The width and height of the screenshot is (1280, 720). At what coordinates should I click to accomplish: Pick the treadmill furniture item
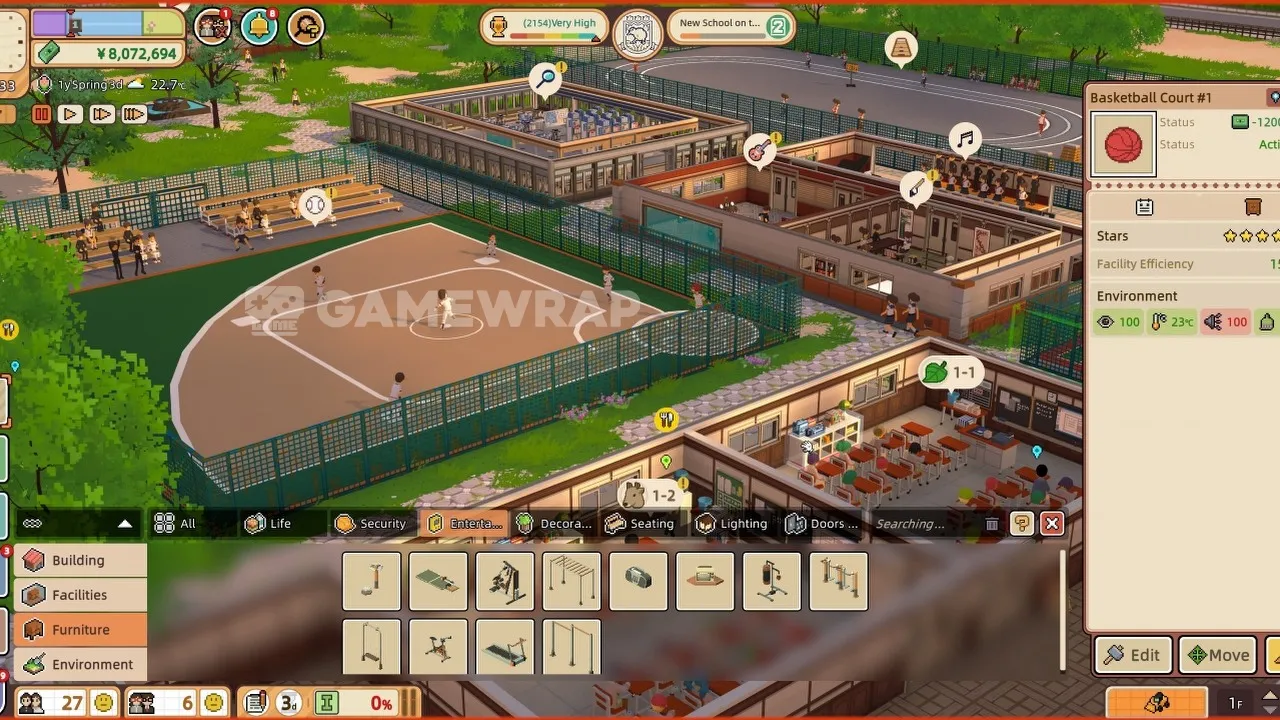point(505,648)
